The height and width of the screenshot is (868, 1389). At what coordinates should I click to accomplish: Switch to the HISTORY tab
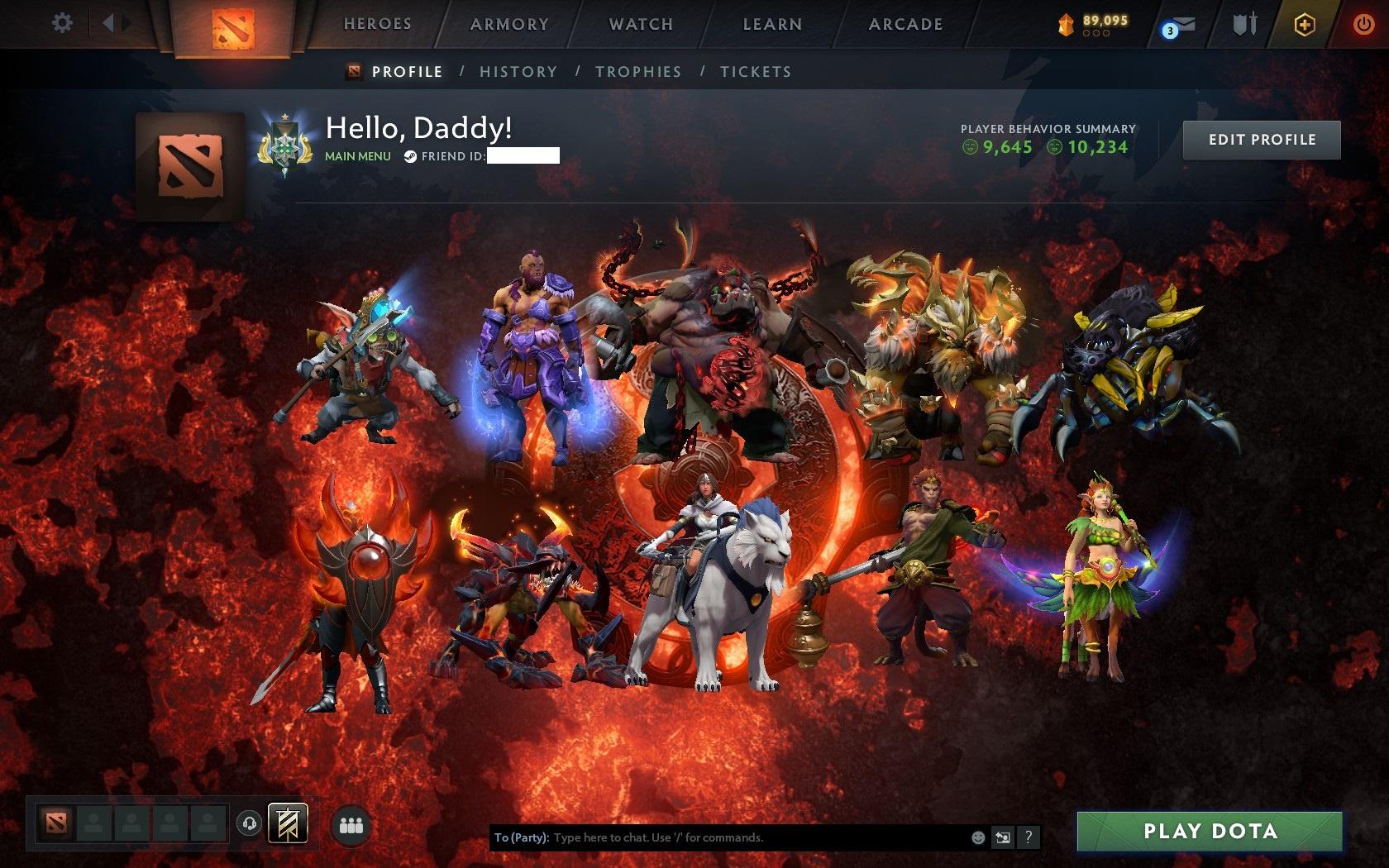click(x=517, y=72)
